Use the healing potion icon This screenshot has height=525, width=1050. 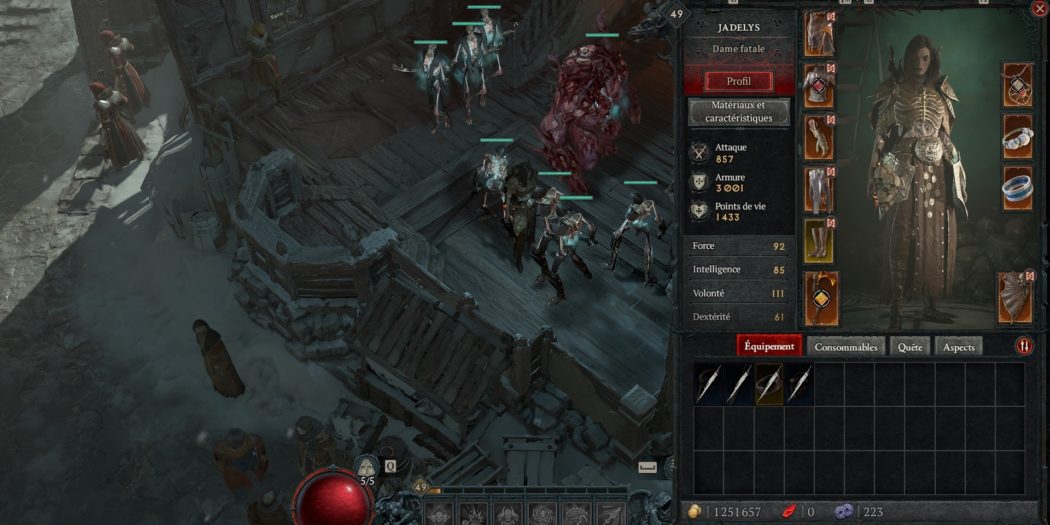click(367, 467)
